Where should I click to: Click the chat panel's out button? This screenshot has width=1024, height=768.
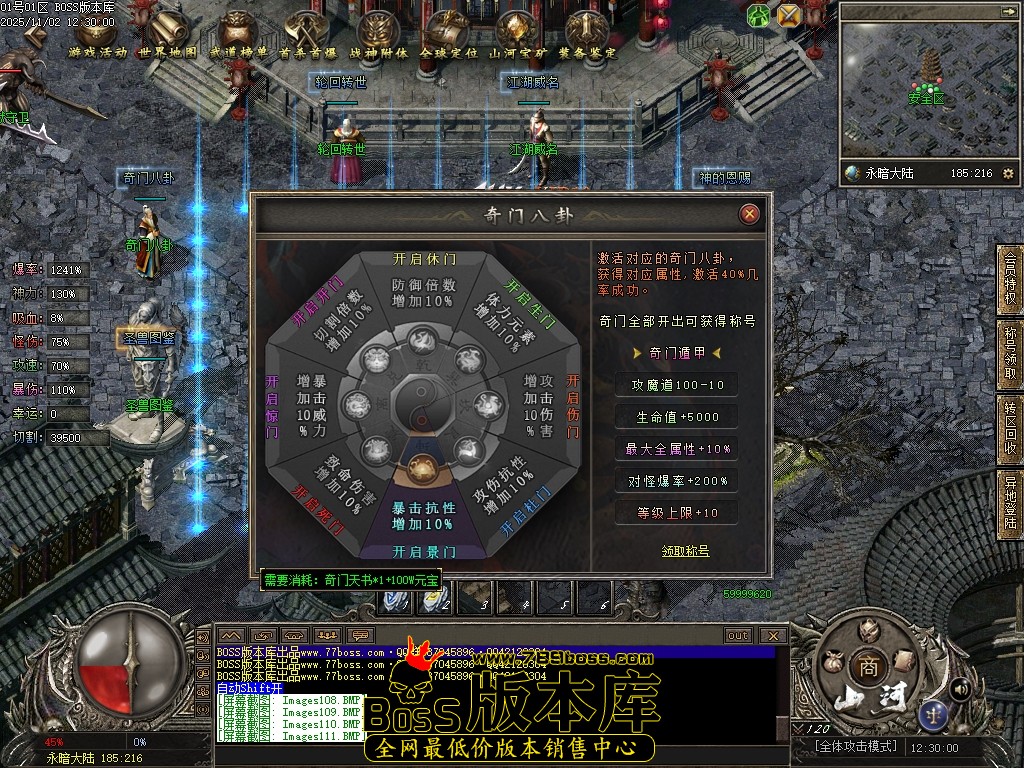tap(738, 635)
